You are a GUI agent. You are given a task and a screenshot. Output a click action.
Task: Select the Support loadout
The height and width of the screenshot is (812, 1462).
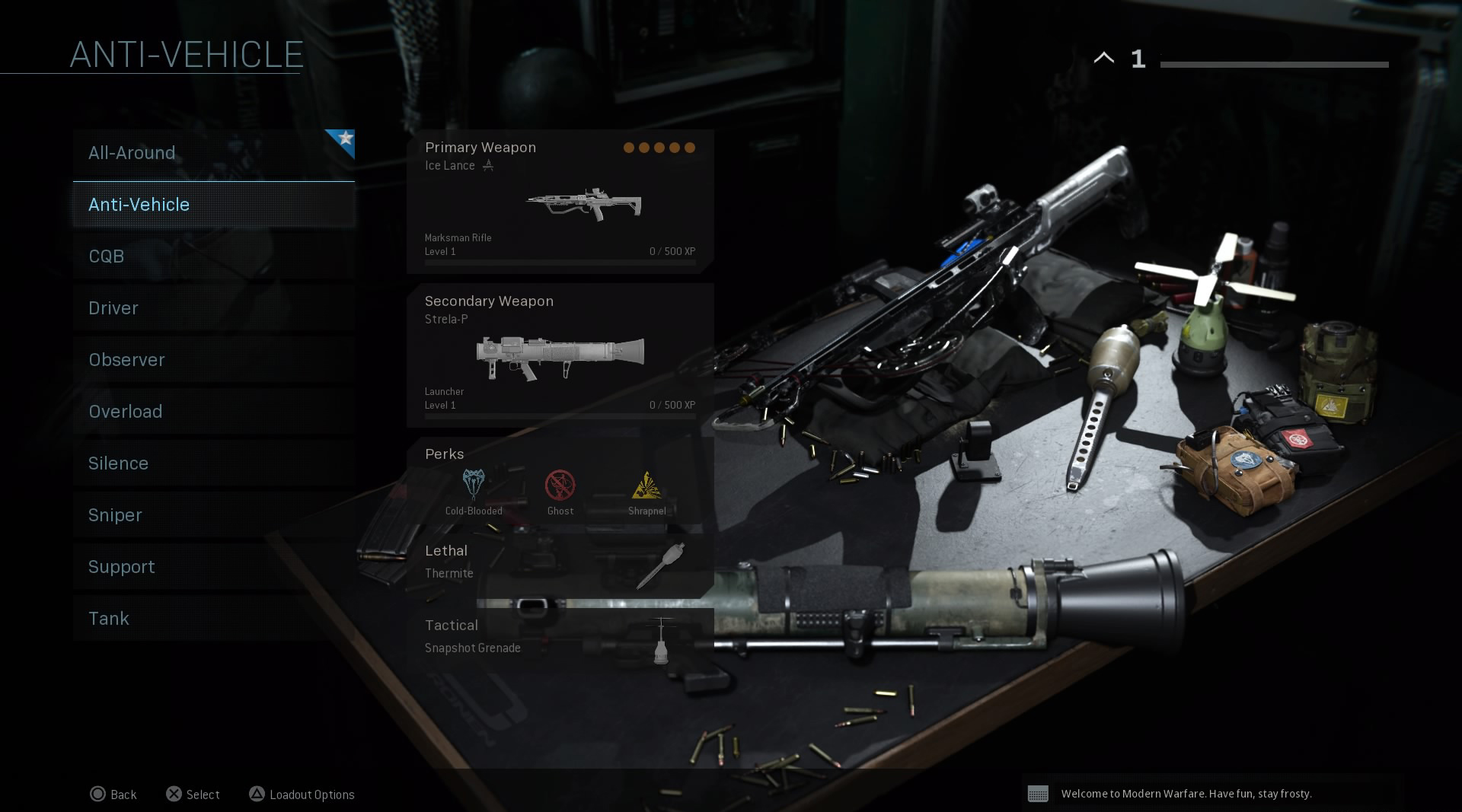coord(213,567)
